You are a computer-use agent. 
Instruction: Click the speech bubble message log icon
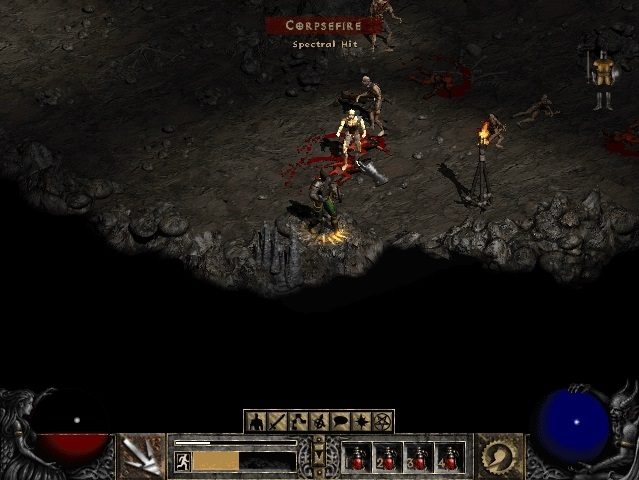click(x=340, y=421)
